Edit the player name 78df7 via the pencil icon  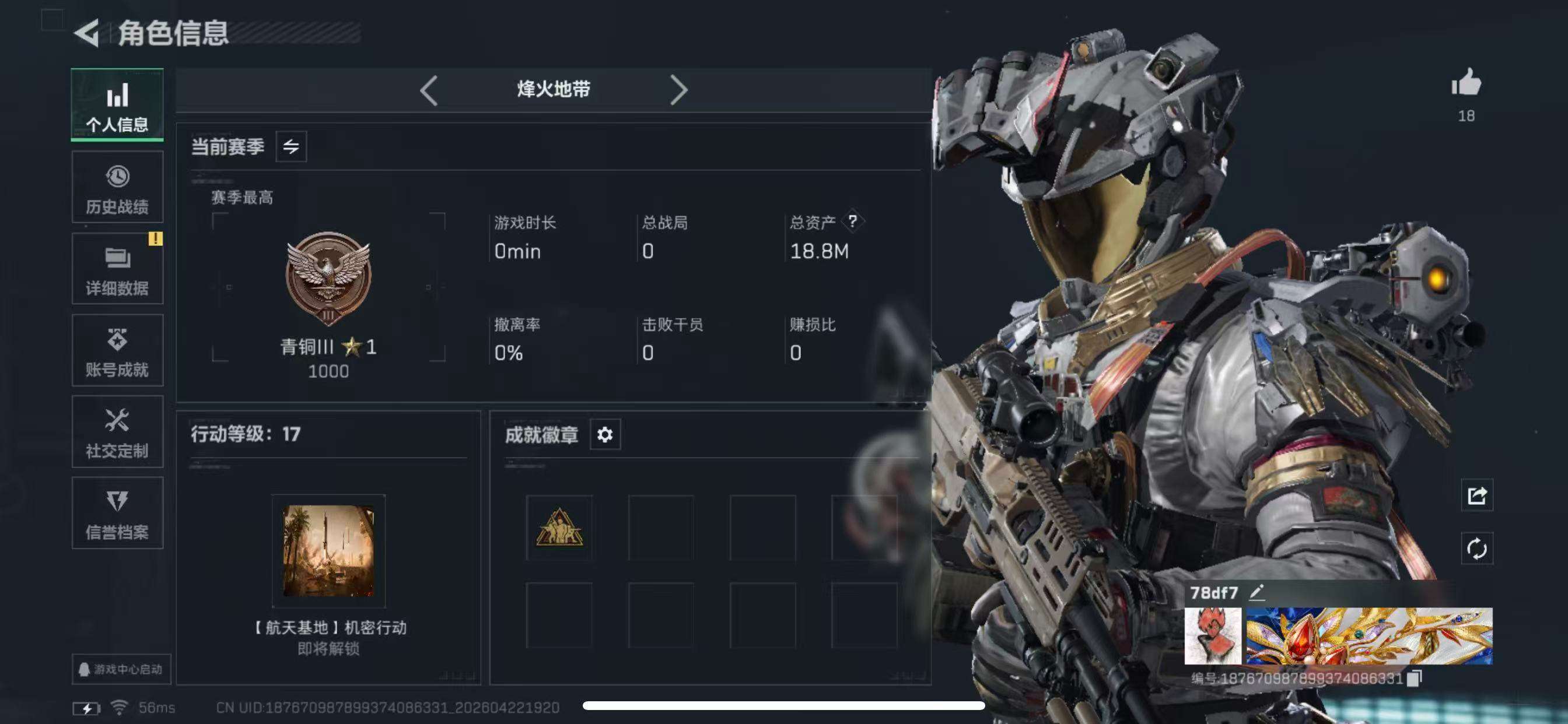(x=1257, y=592)
